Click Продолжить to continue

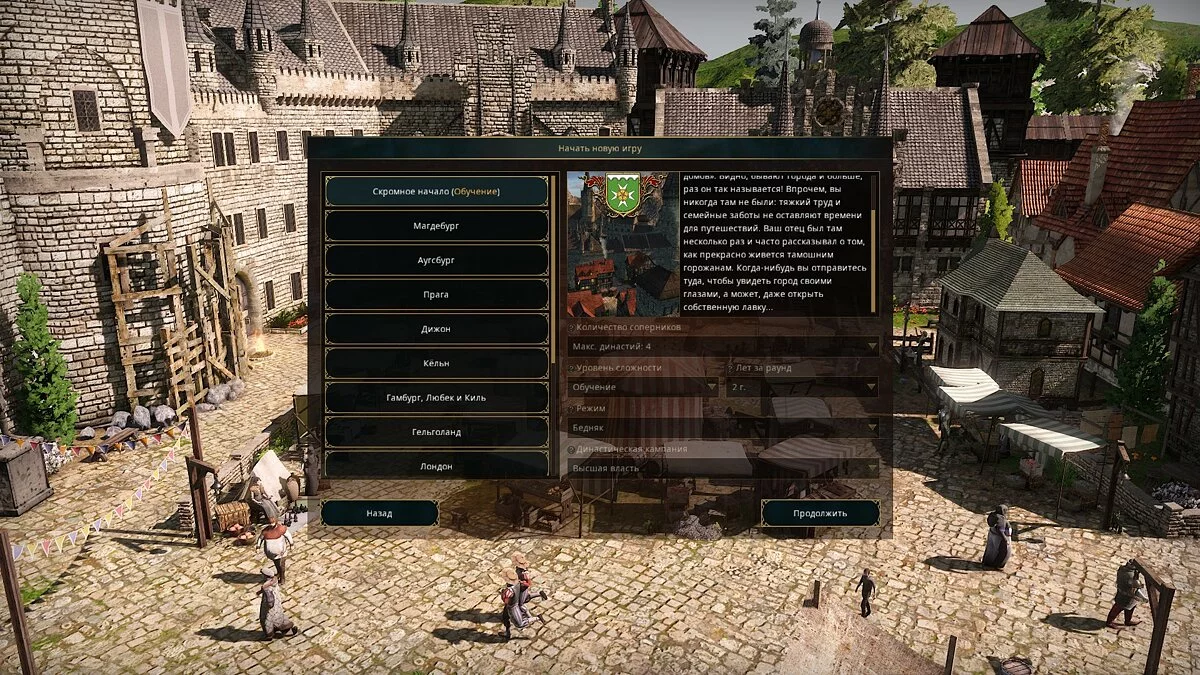pyautogui.click(x=820, y=513)
